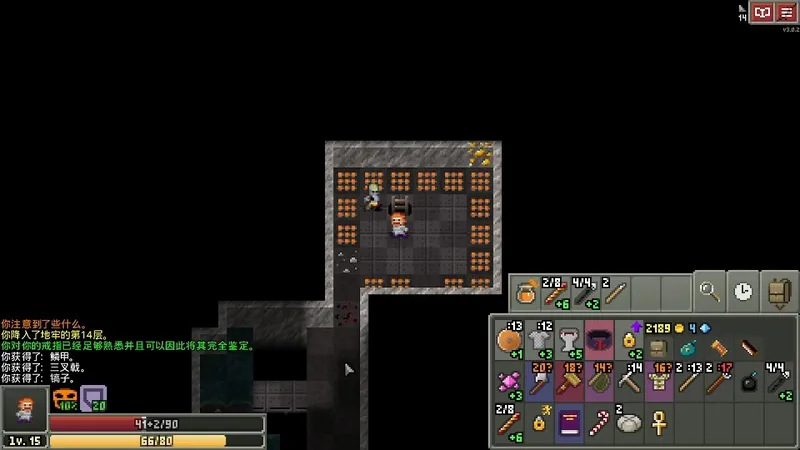This screenshot has height=450, width=800.
Task: Select the pickaxe inventory item
Action: 630,383
